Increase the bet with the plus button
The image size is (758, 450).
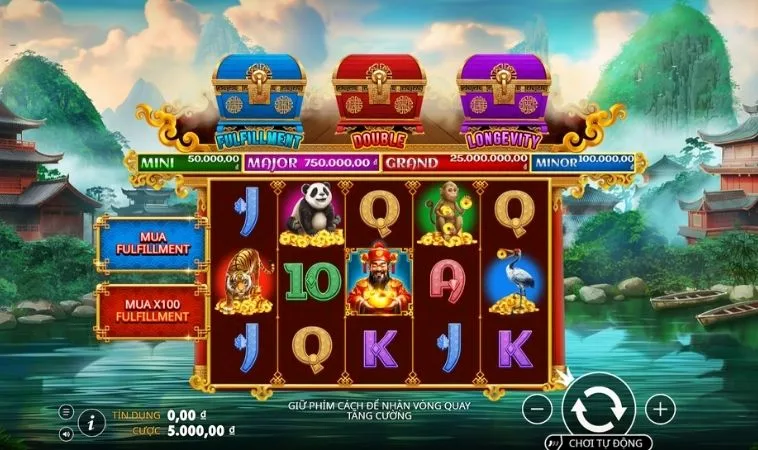pos(660,408)
